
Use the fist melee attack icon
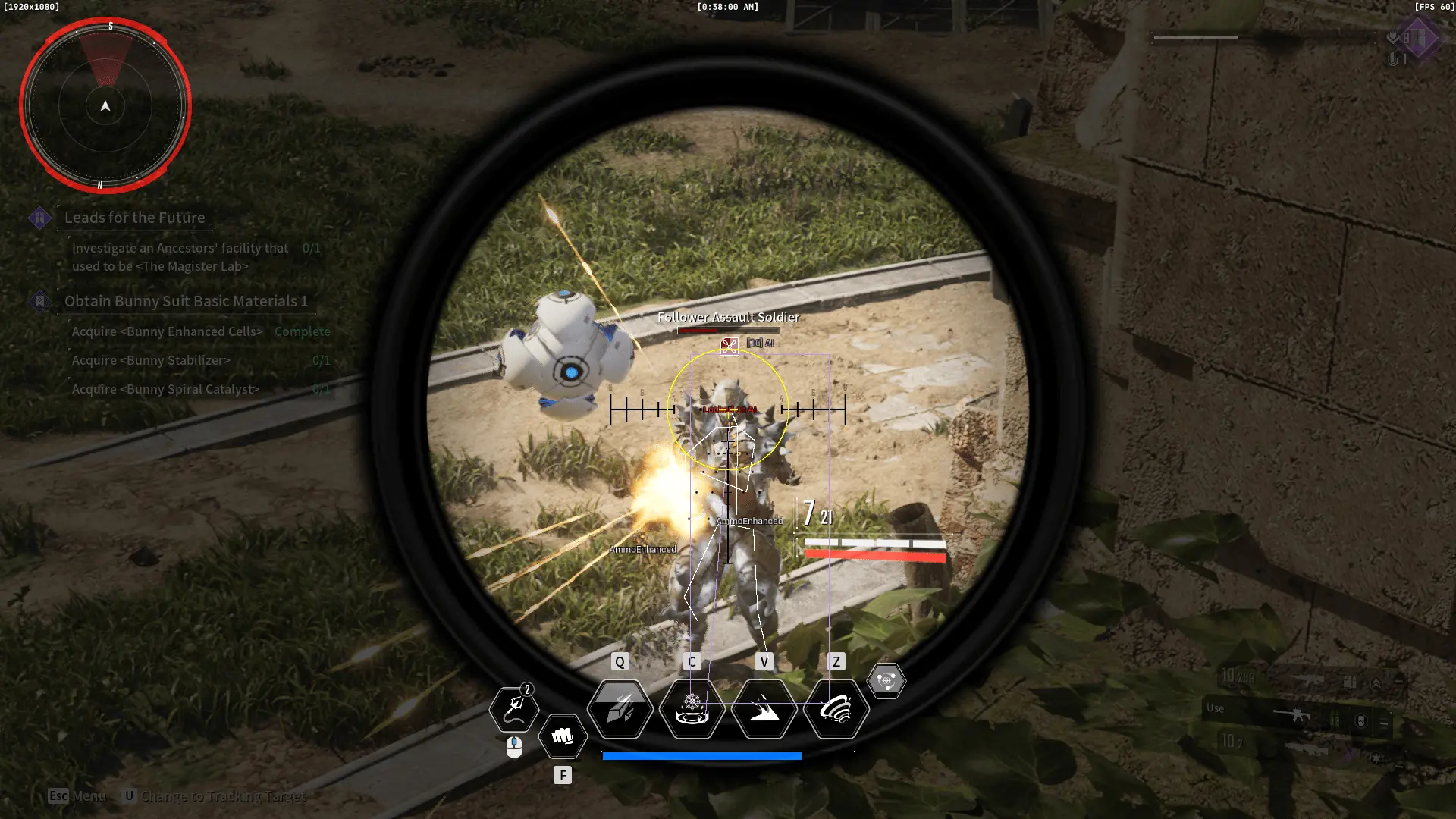pyautogui.click(x=563, y=736)
